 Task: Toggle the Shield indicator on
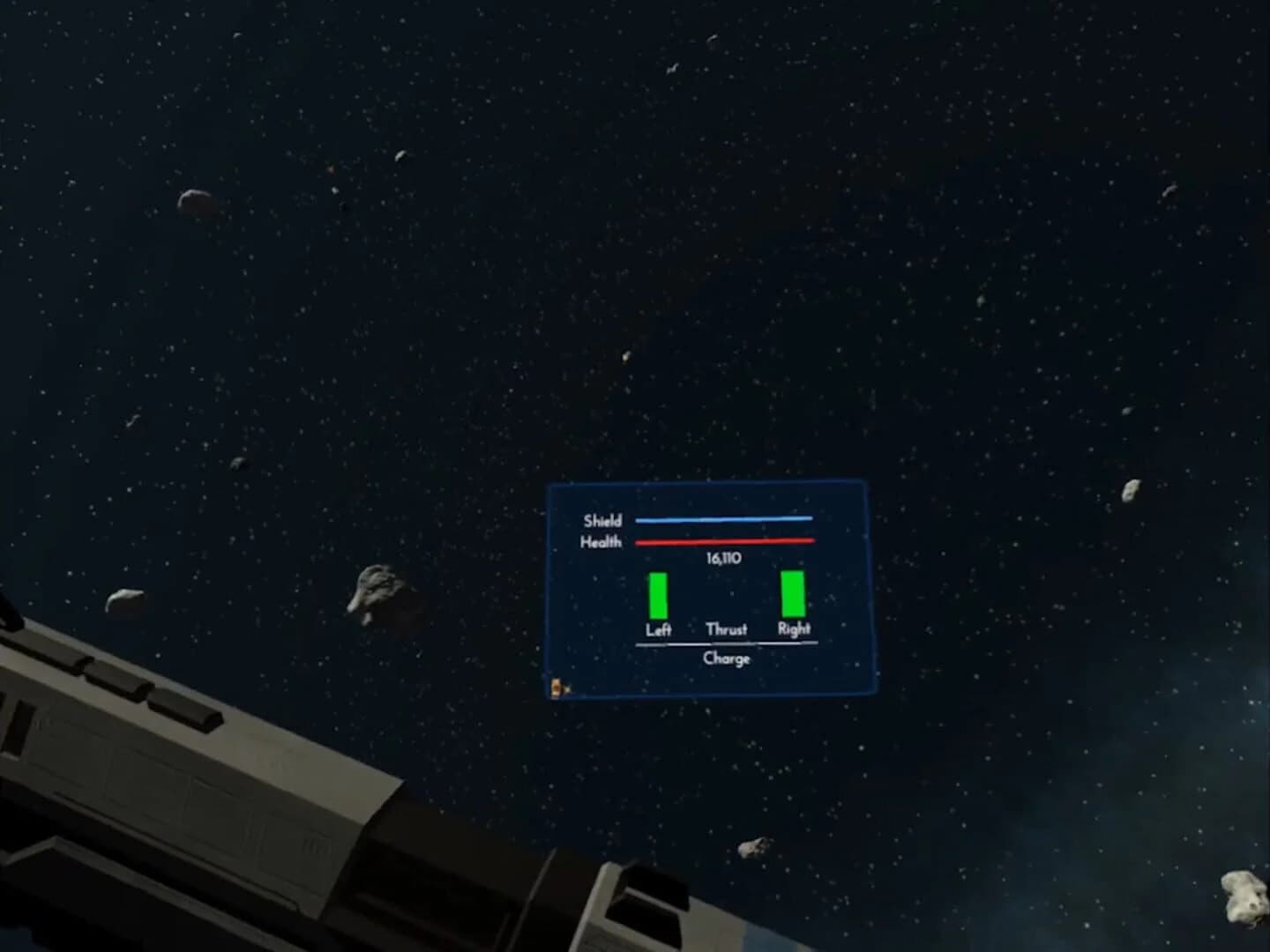(x=727, y=519)
